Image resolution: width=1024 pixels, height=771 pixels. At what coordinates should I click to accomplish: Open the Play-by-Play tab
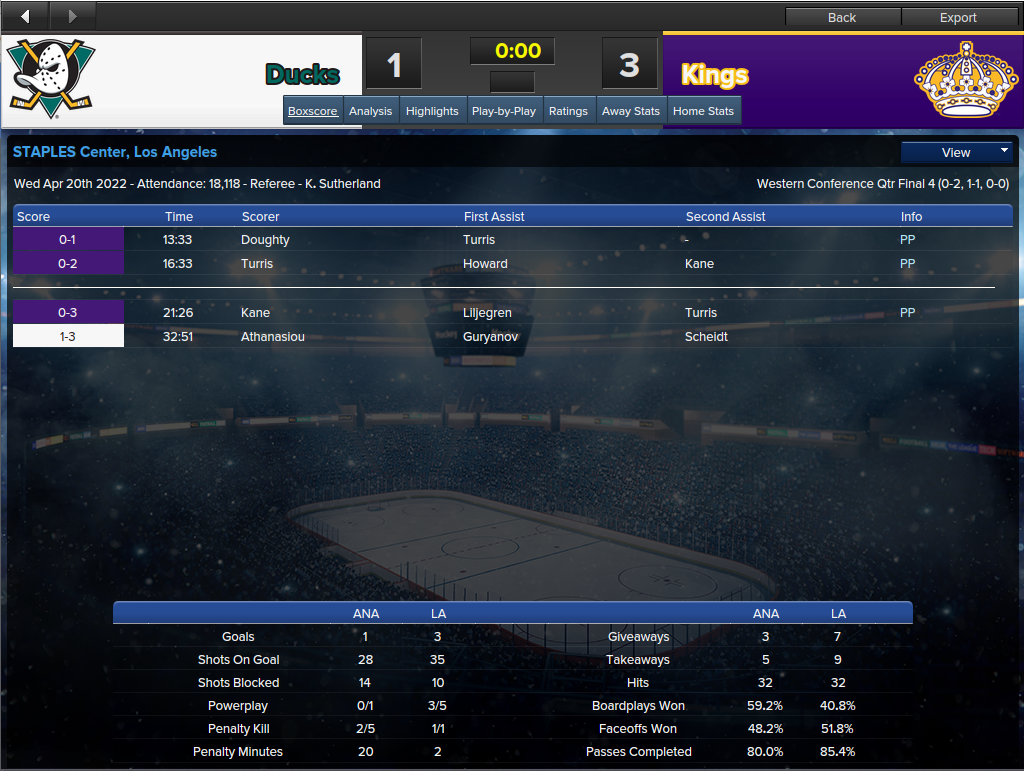pyautogui.click(x=504, y=111)
